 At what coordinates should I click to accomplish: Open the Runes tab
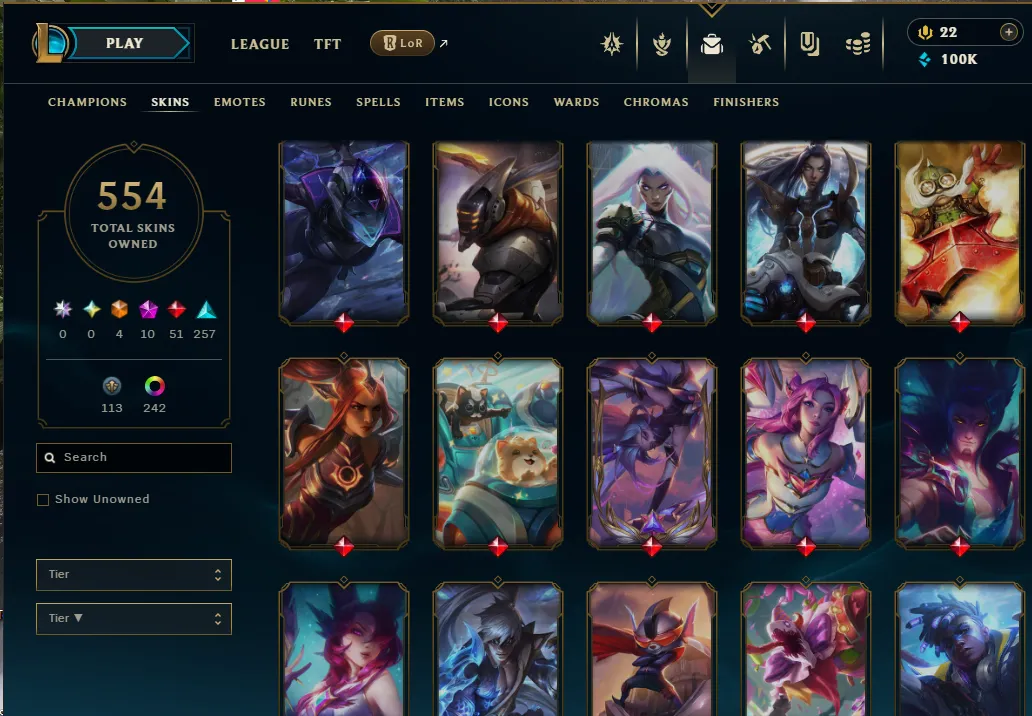click(311, 102)
